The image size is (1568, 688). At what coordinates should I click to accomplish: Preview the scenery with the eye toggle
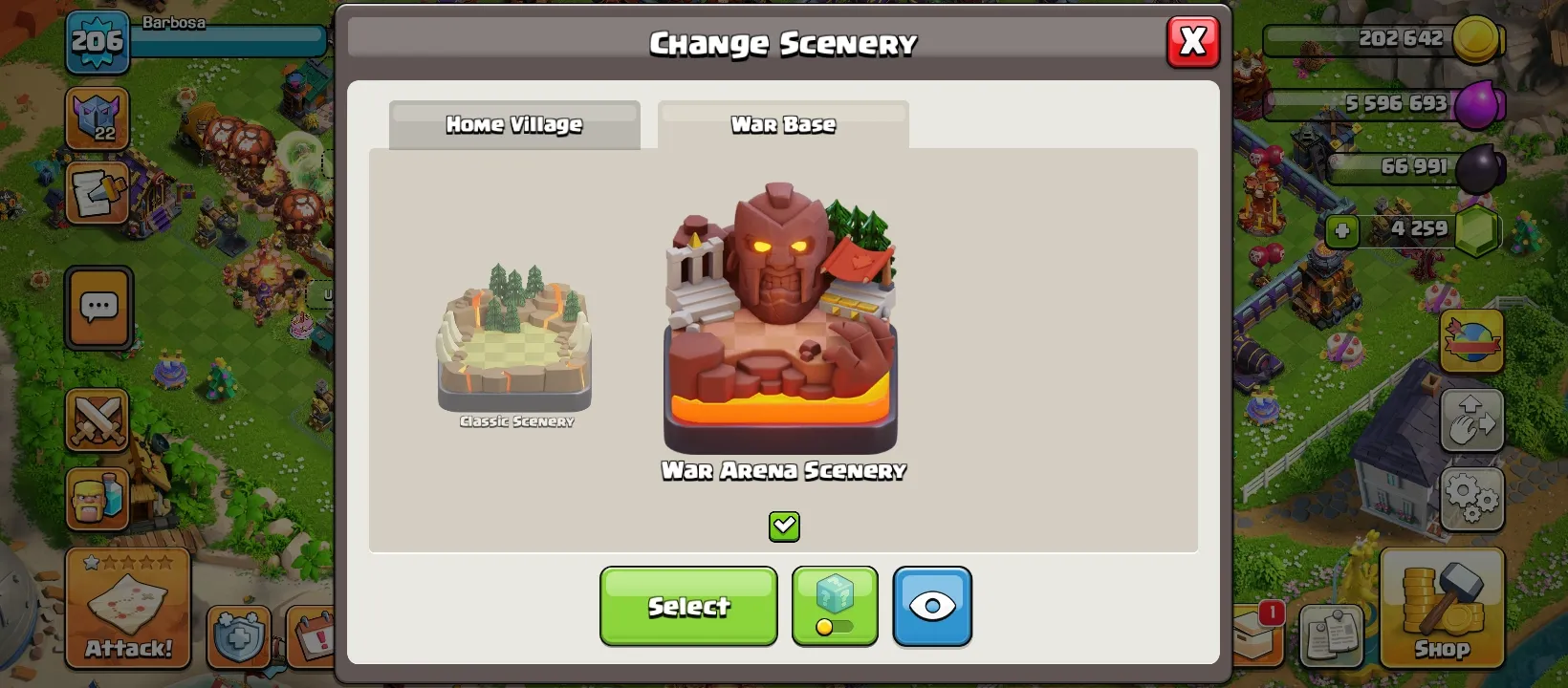click(x=932, y=606)
